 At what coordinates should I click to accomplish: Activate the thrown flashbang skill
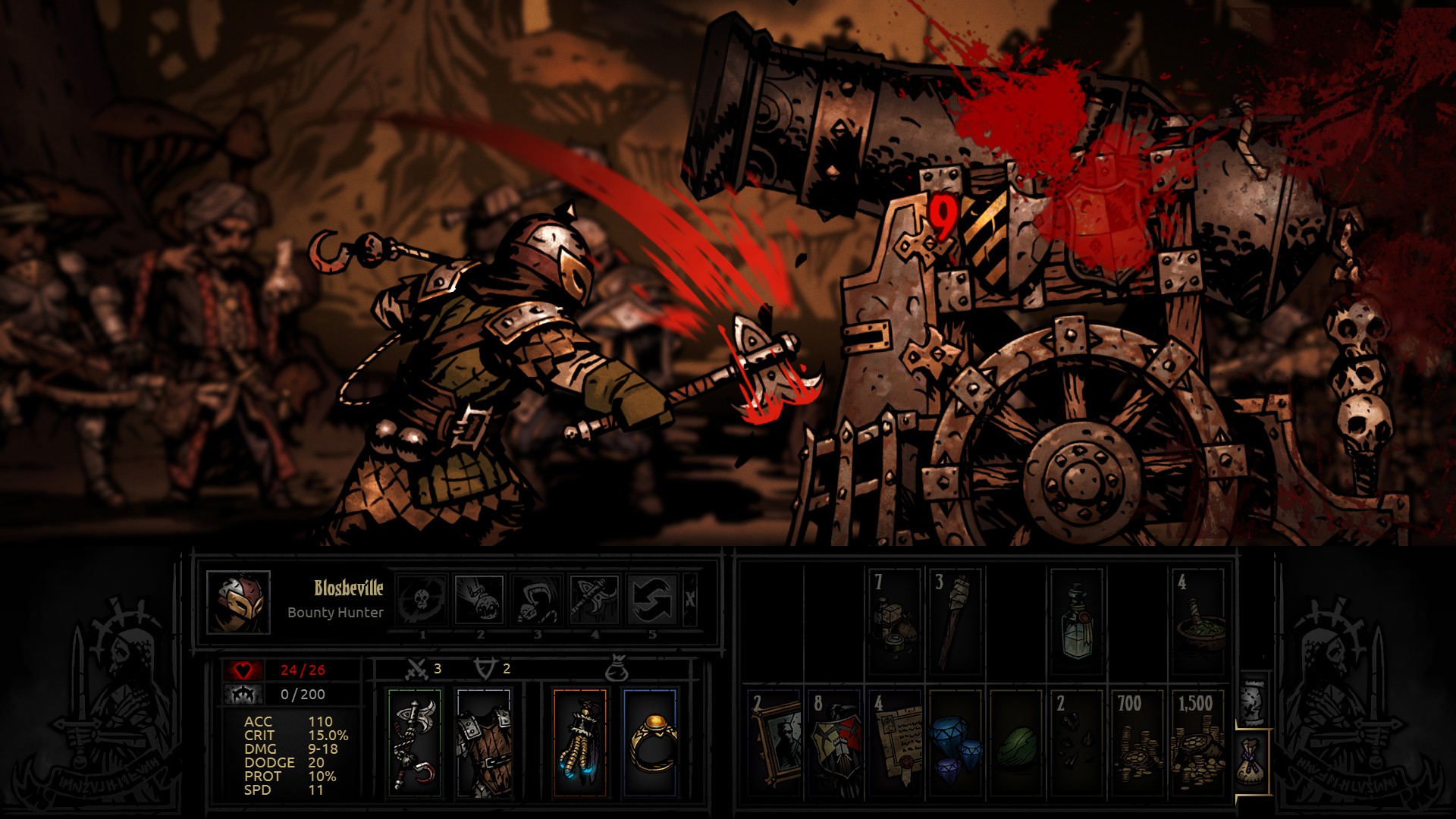click(480, 600)
